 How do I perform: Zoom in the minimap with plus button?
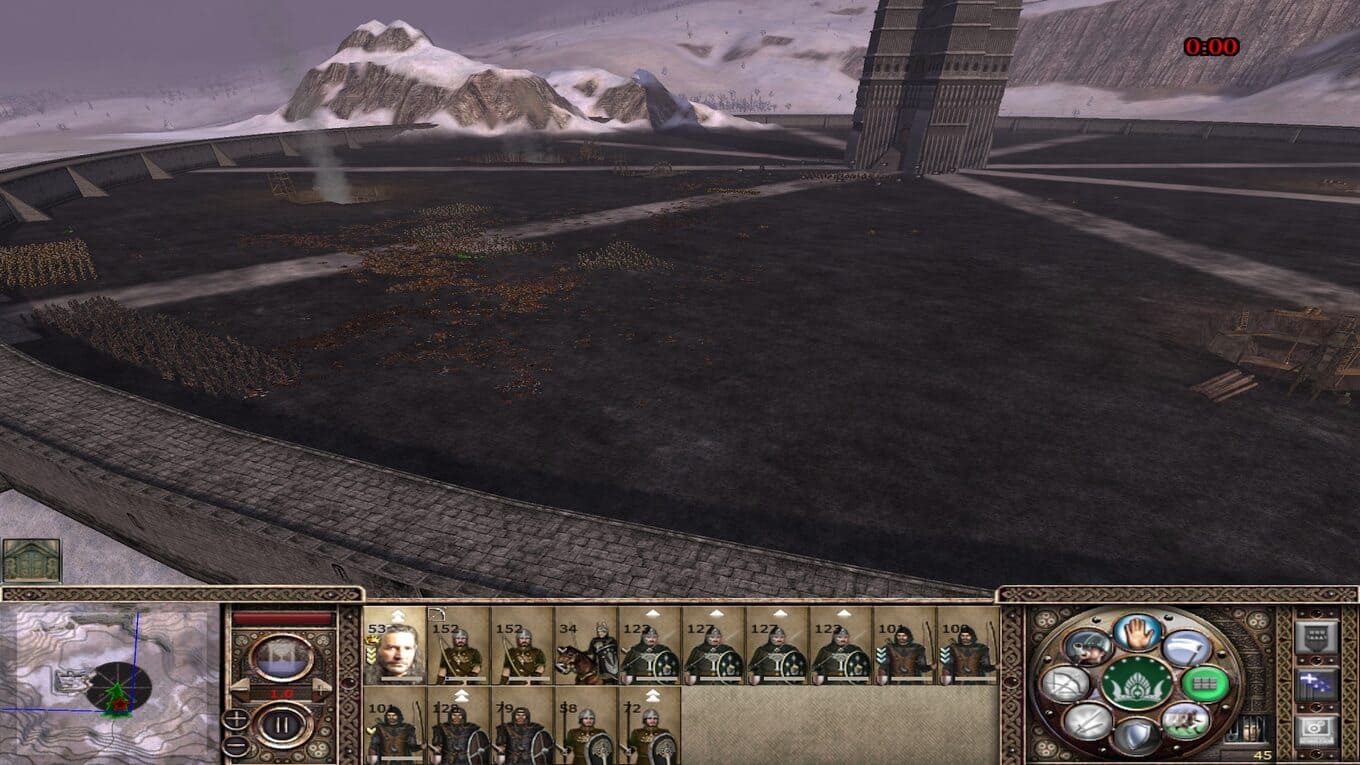coord(236,718)
